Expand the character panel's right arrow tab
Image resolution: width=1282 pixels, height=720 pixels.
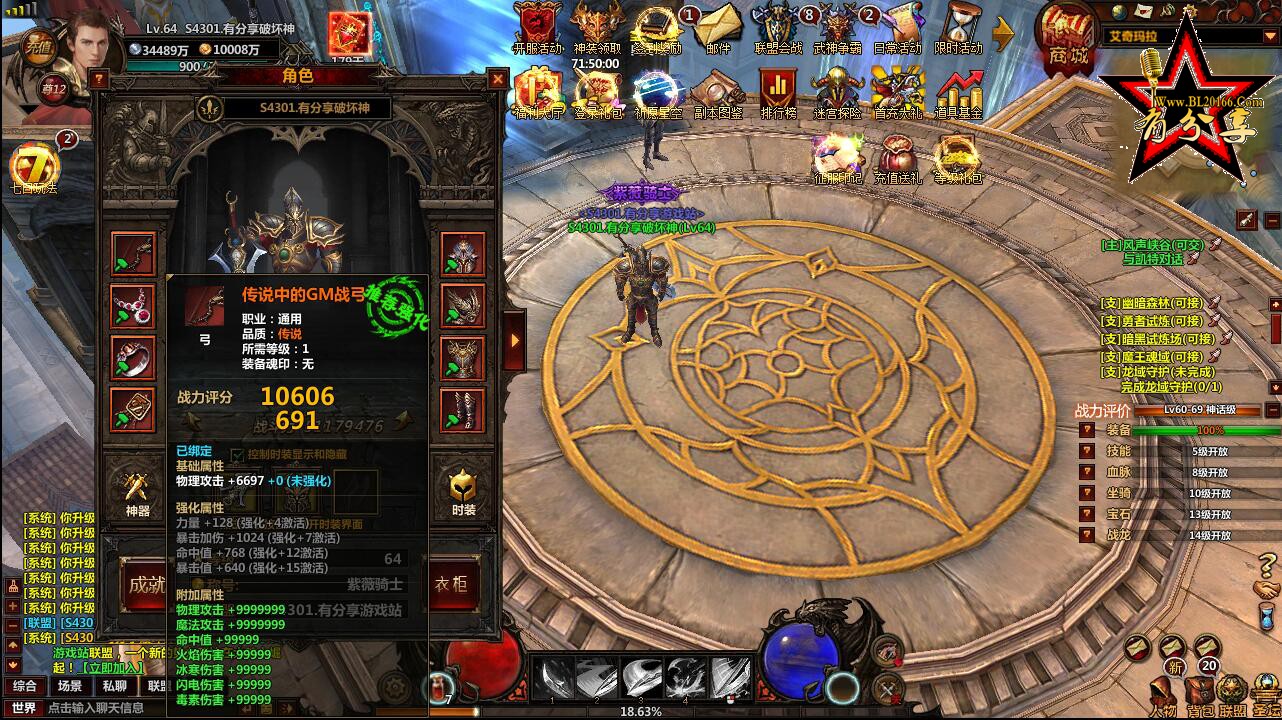[514, 339]
